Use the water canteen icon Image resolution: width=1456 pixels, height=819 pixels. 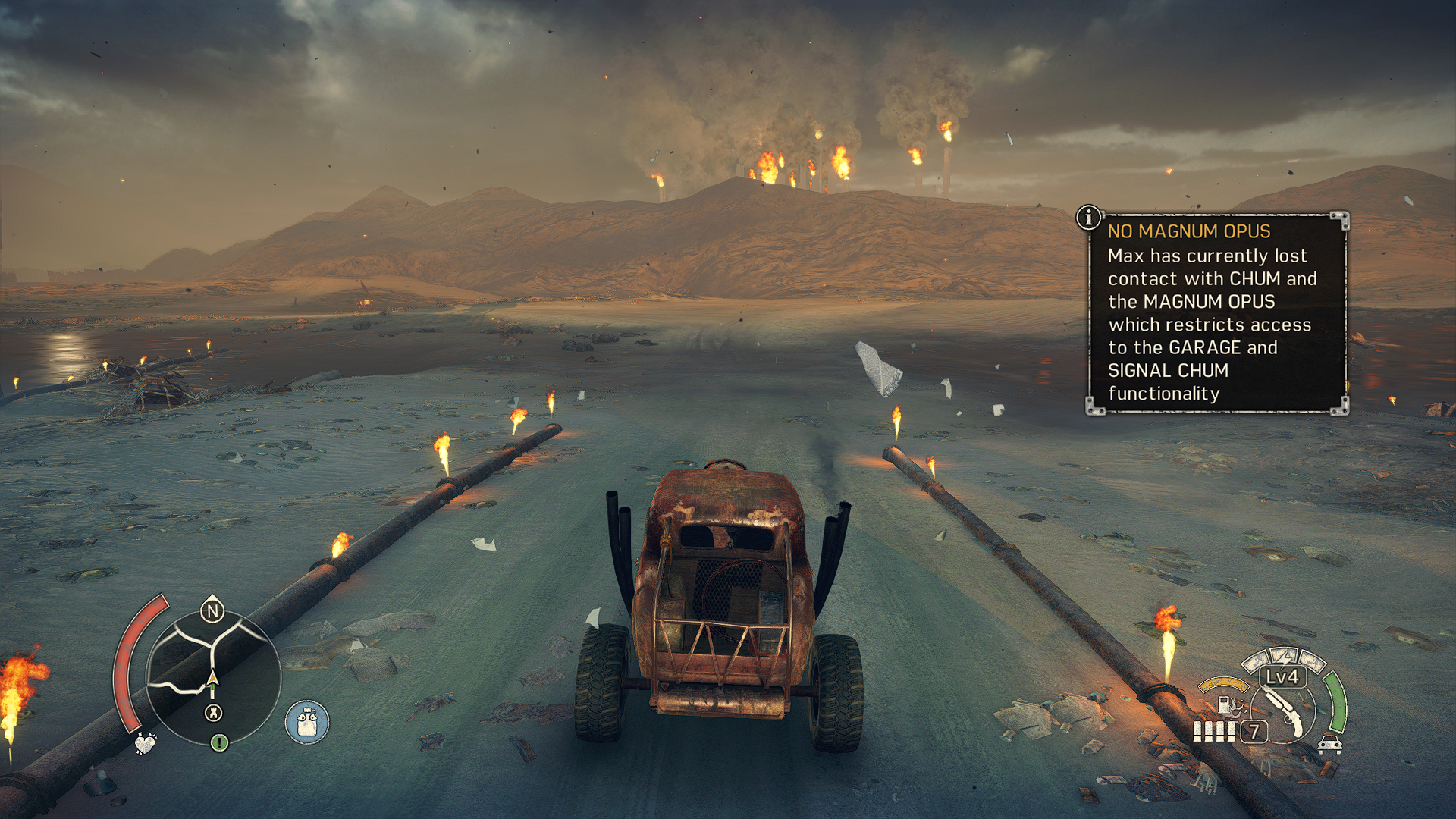(307, 722)
